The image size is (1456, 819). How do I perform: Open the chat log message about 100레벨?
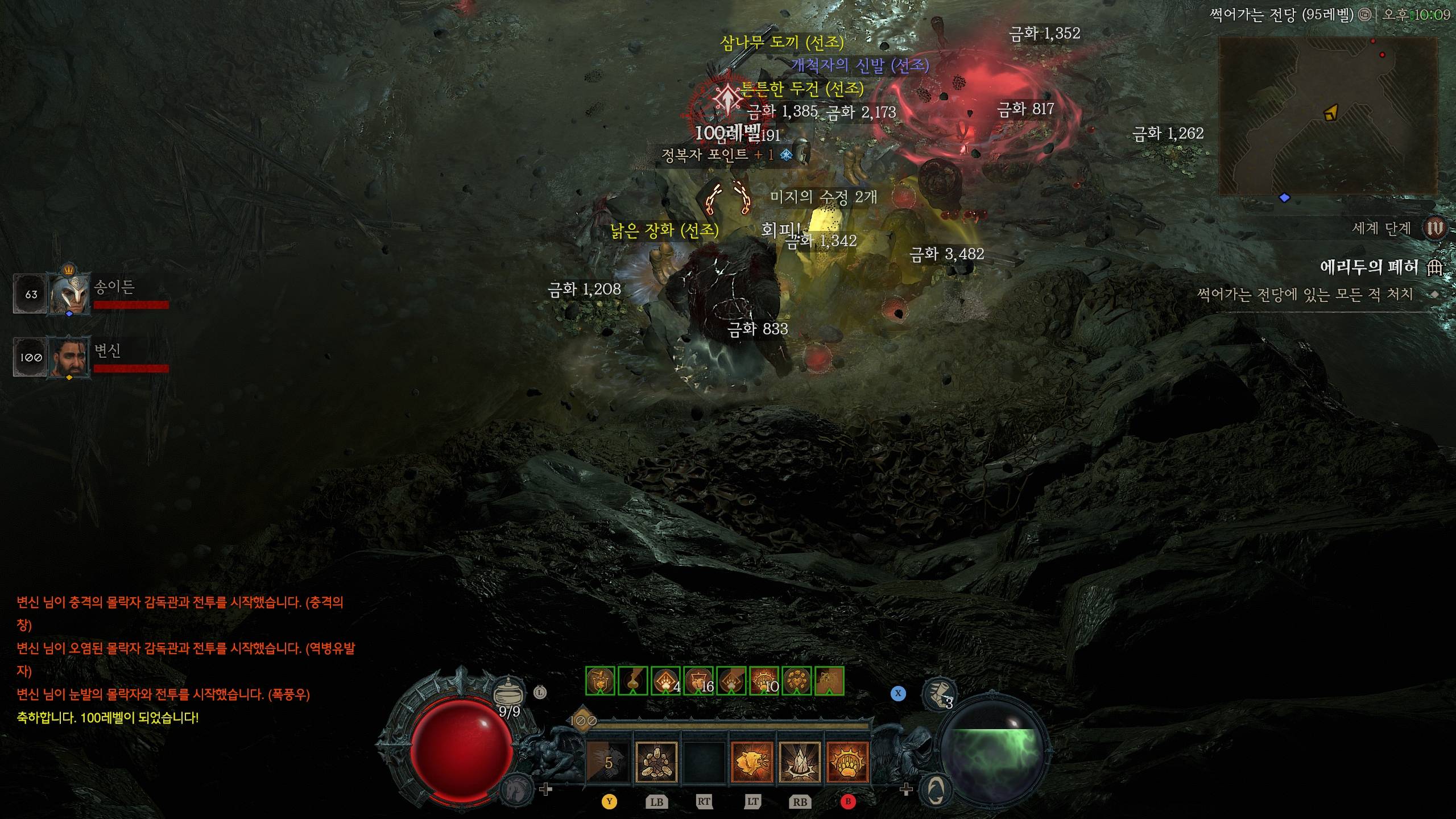point(108,718)
